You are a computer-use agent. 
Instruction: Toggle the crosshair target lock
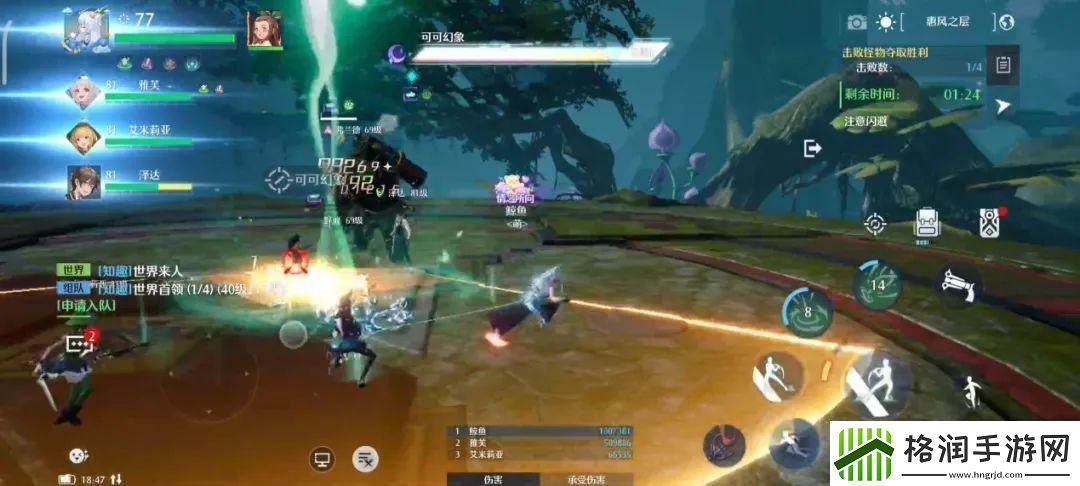875,224
